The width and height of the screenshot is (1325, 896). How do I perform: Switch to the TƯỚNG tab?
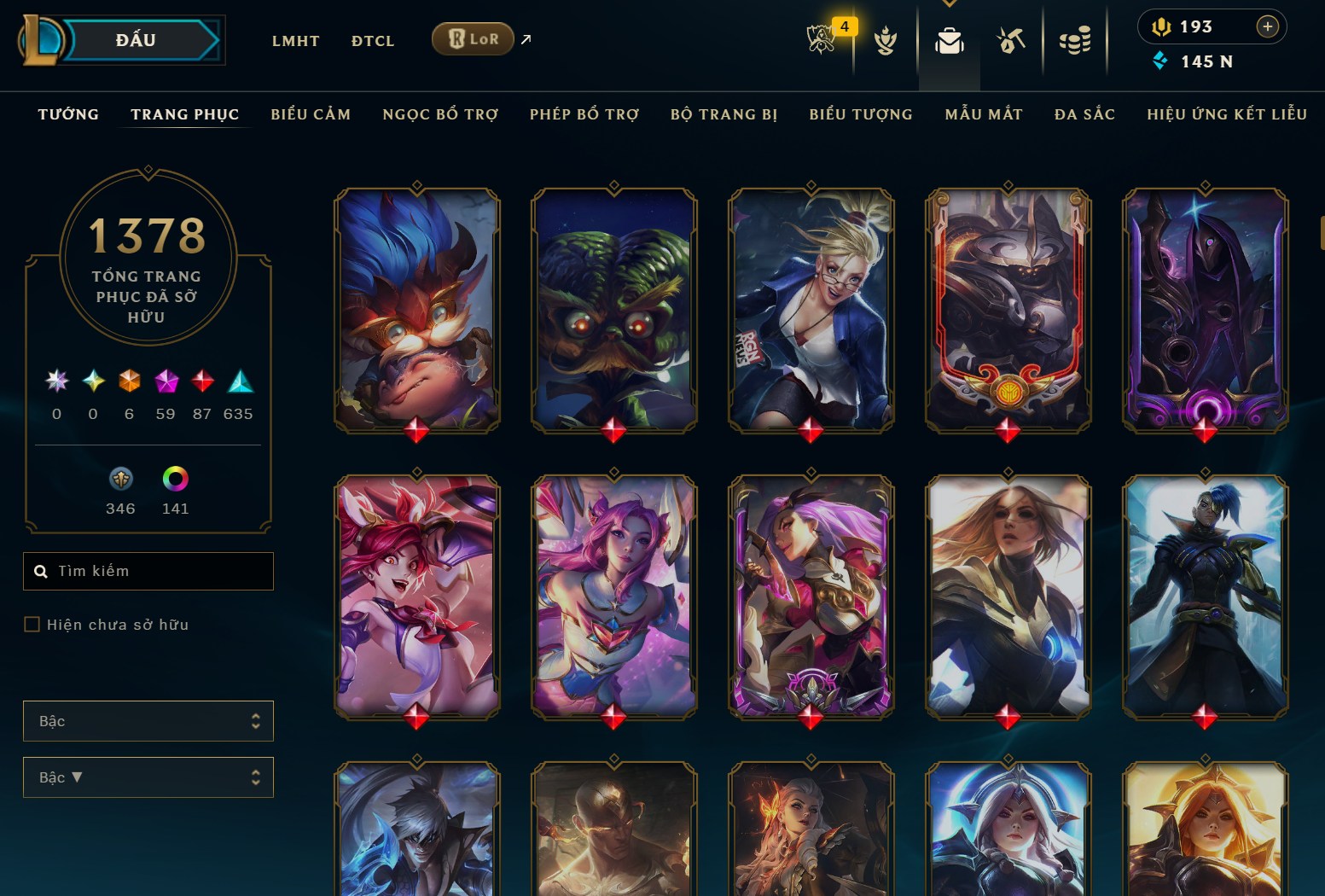point(67,113)
